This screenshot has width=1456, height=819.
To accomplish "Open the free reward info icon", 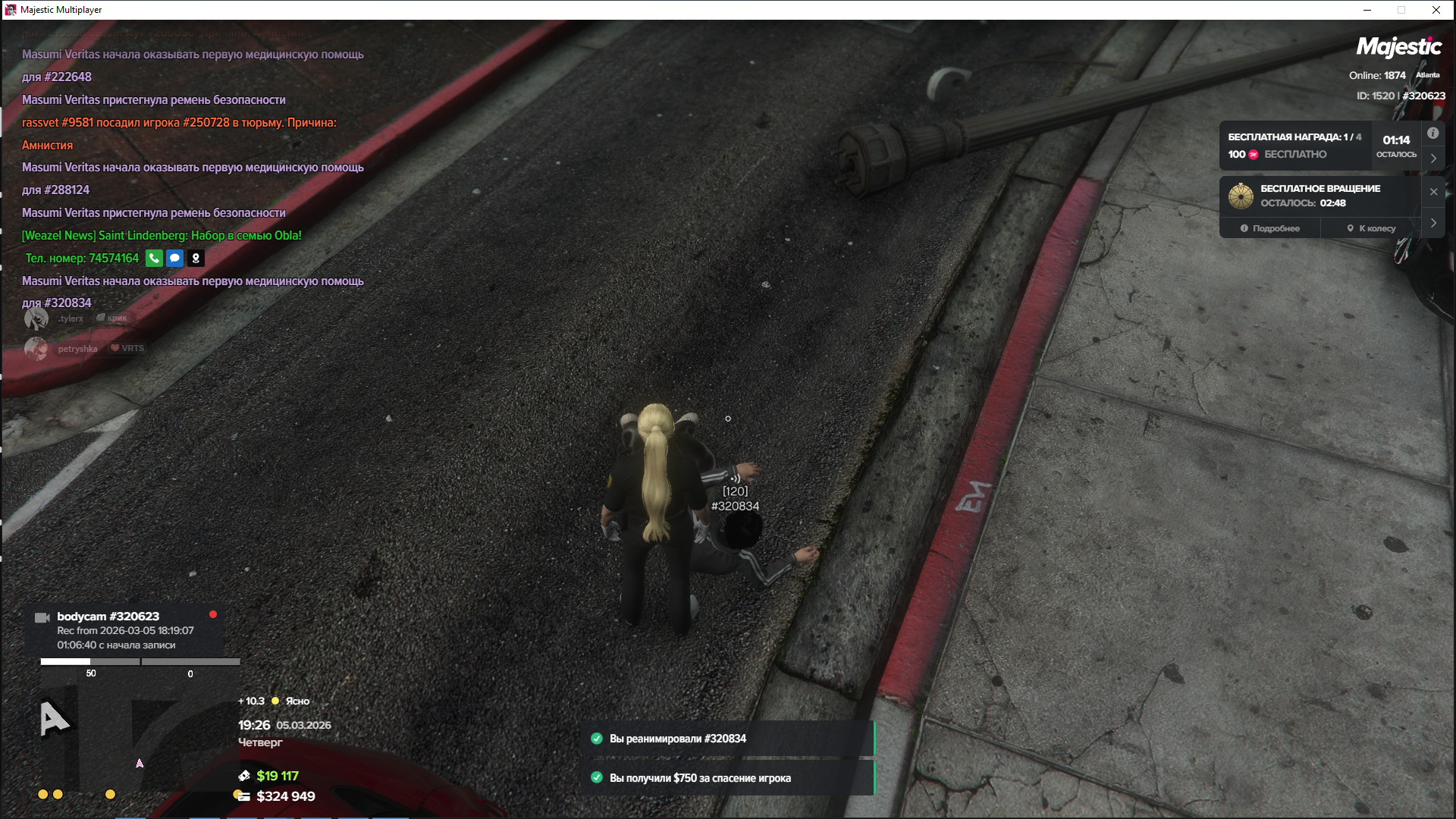I will click(1432, 133).
